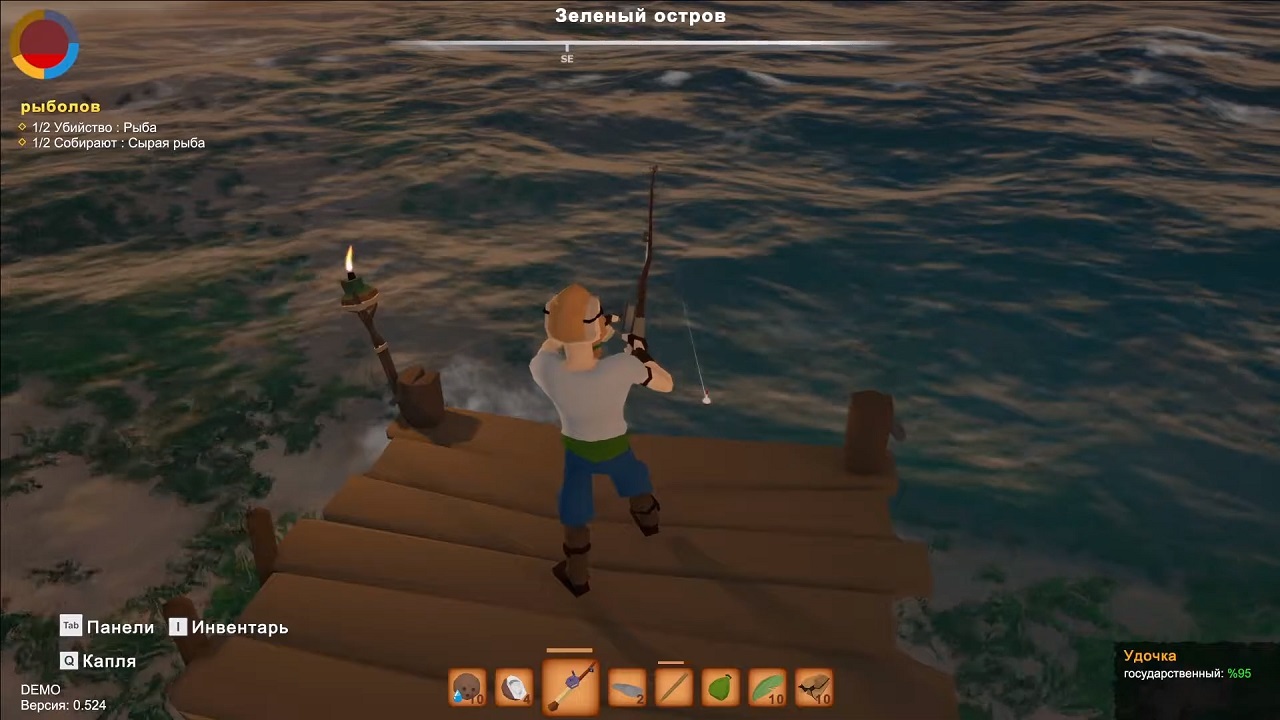1280x720 pixels.
Task: Choose the halved coconut slot
Action: pyautogui.click(x=514, y=687)
